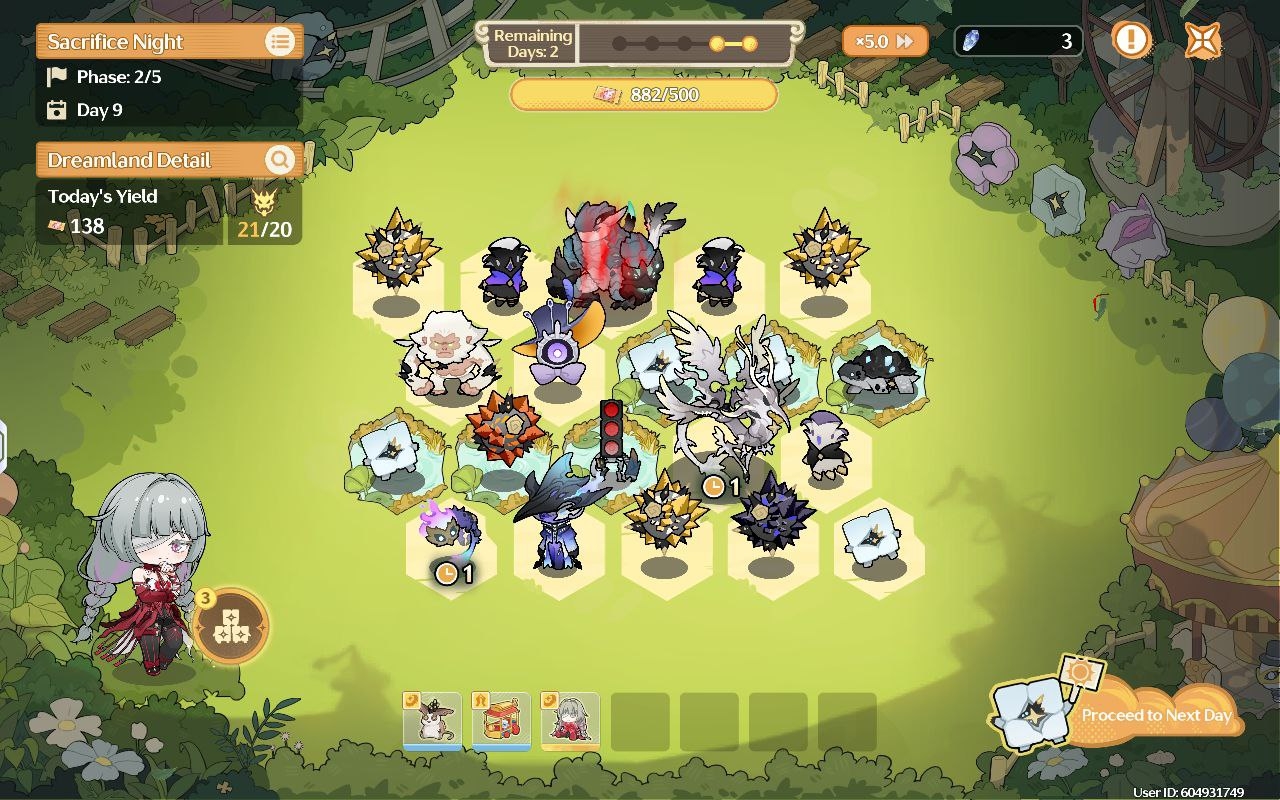Screen dimensions: 1280x800
Task: Select the large red-glowing dark beast
Action: (610, 258)
